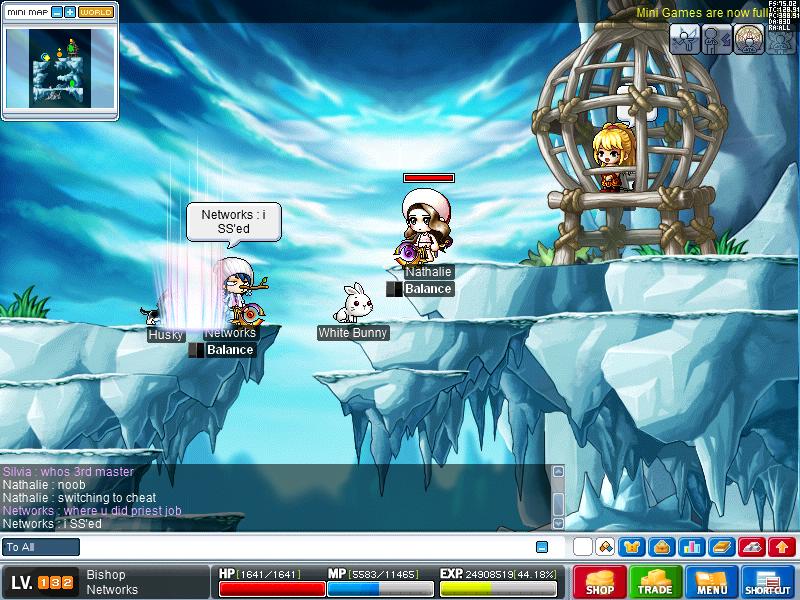Screen dimensions: 800x600
Task: Shrink the minimap with the minus button
Action: (57, 12)
